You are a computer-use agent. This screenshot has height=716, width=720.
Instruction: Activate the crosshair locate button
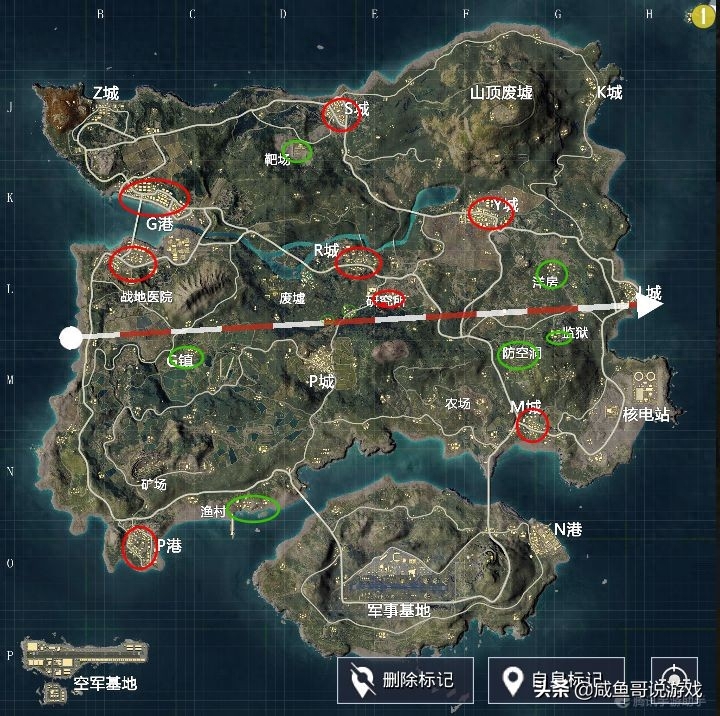pos(674,678)
